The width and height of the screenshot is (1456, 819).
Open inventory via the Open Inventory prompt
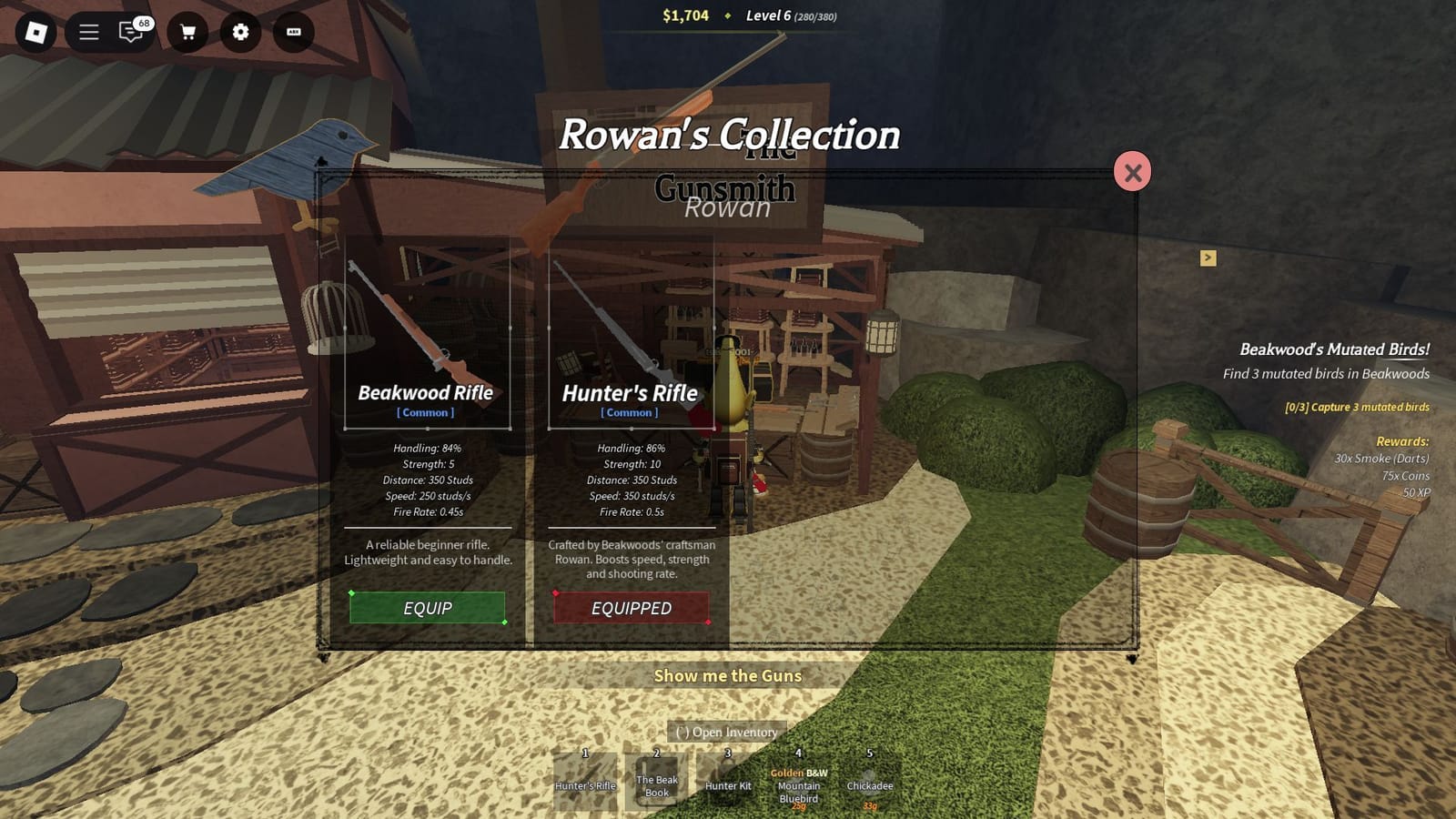pos(726,732)
